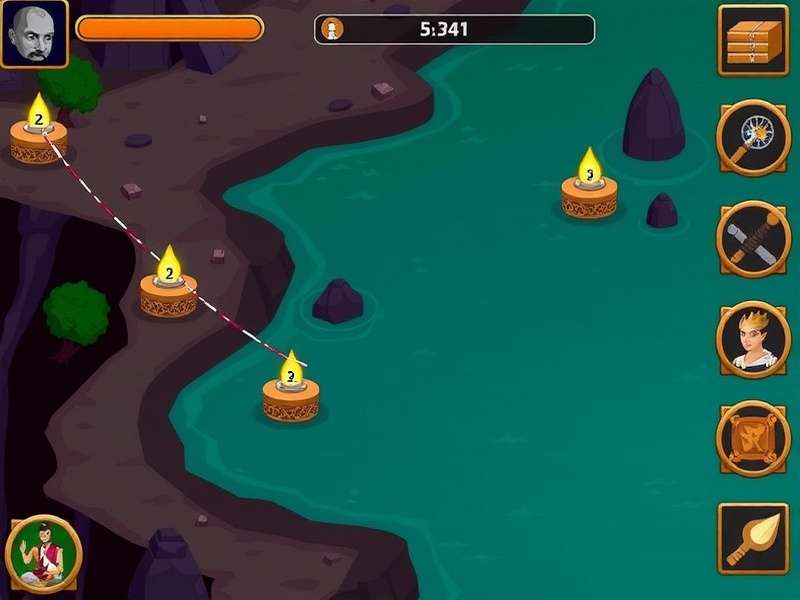
Task: Choose the crowned queen portrait
Action: pos(753,338)
